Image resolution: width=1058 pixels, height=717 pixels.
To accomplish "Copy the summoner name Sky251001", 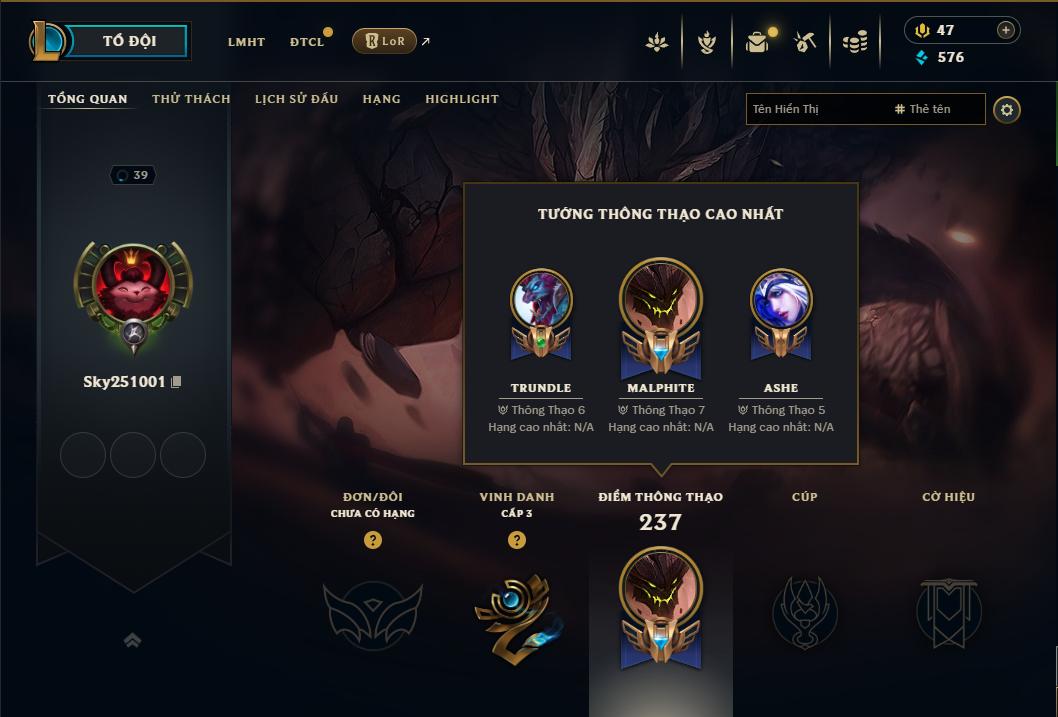I will pos(176,382).
